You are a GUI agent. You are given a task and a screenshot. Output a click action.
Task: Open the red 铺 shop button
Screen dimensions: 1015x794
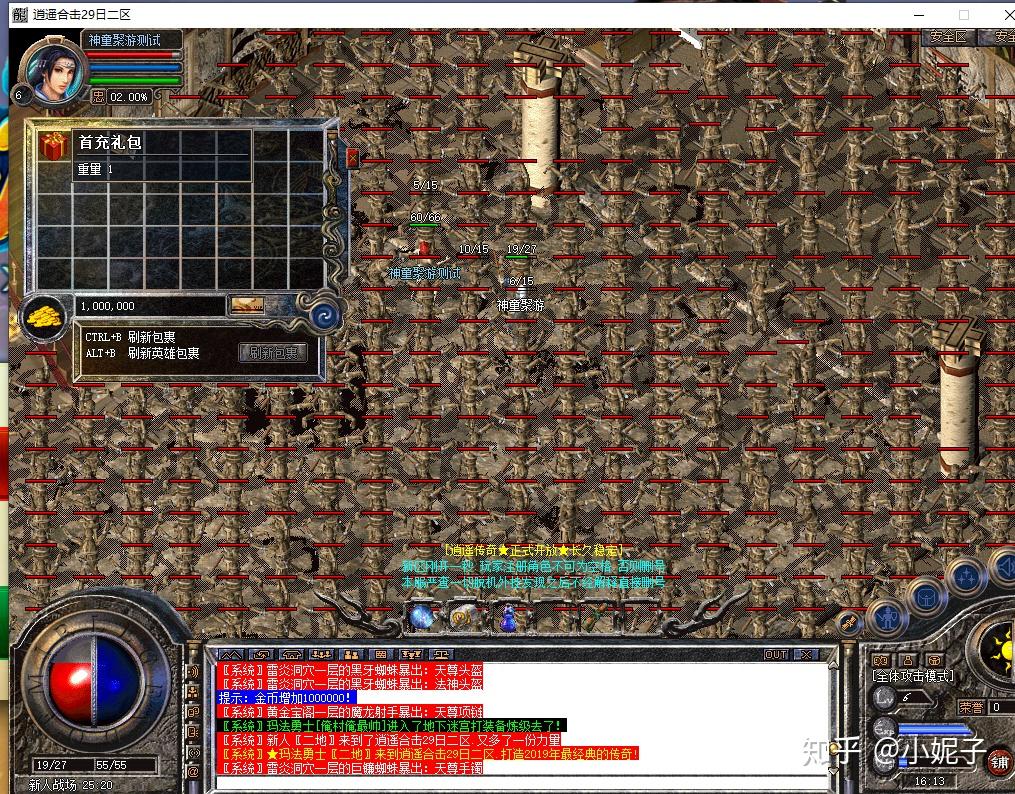999,762
